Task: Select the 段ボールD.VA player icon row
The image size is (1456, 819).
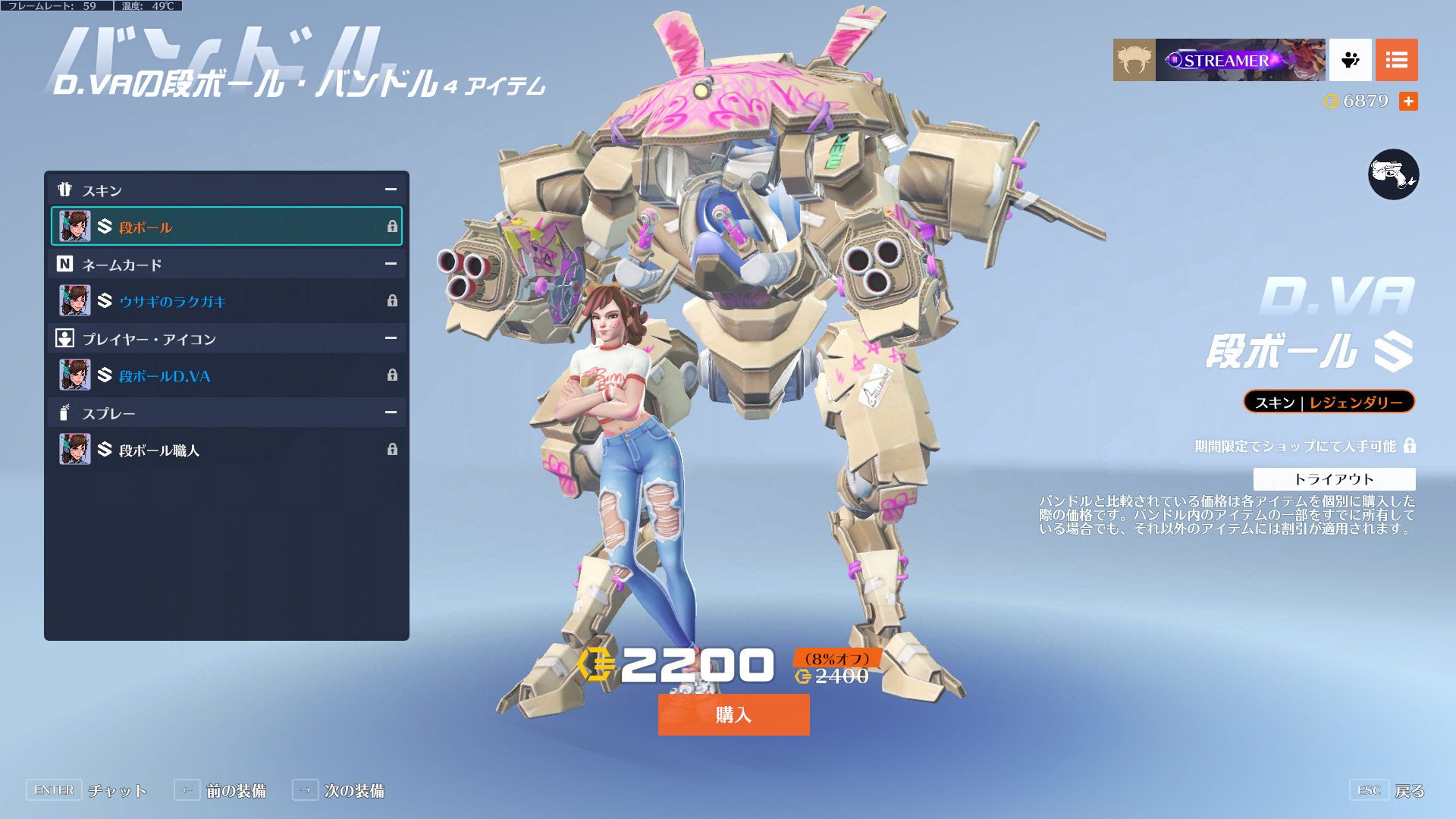Action: point(226,375)
